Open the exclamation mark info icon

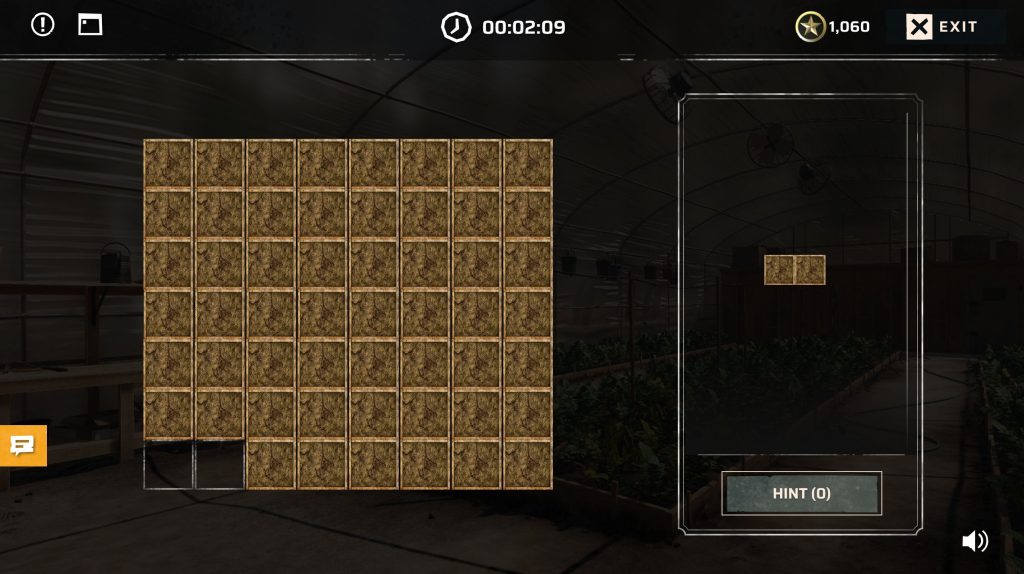[43, 25]
